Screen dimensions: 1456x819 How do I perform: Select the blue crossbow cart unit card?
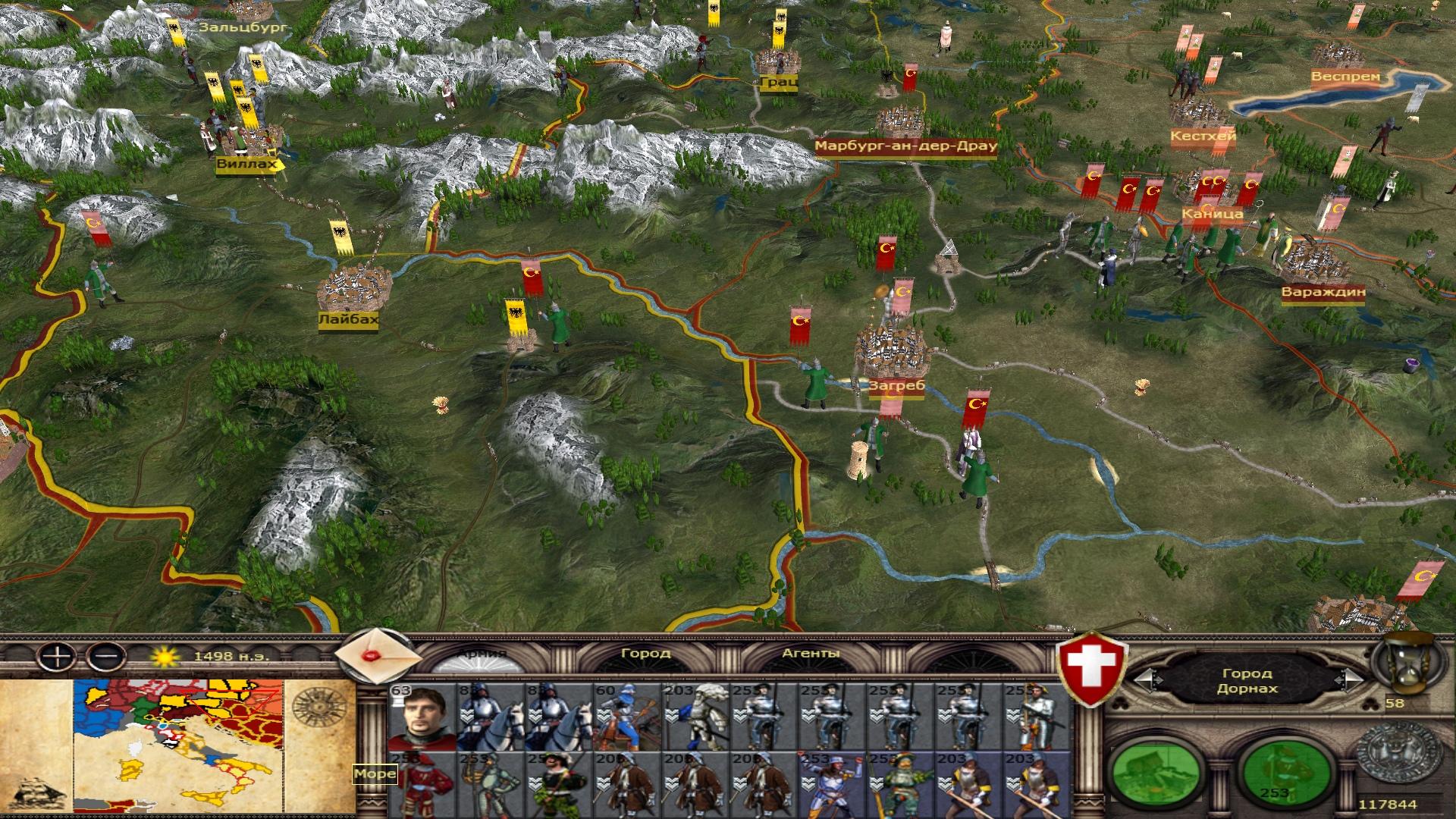[626, 717]
